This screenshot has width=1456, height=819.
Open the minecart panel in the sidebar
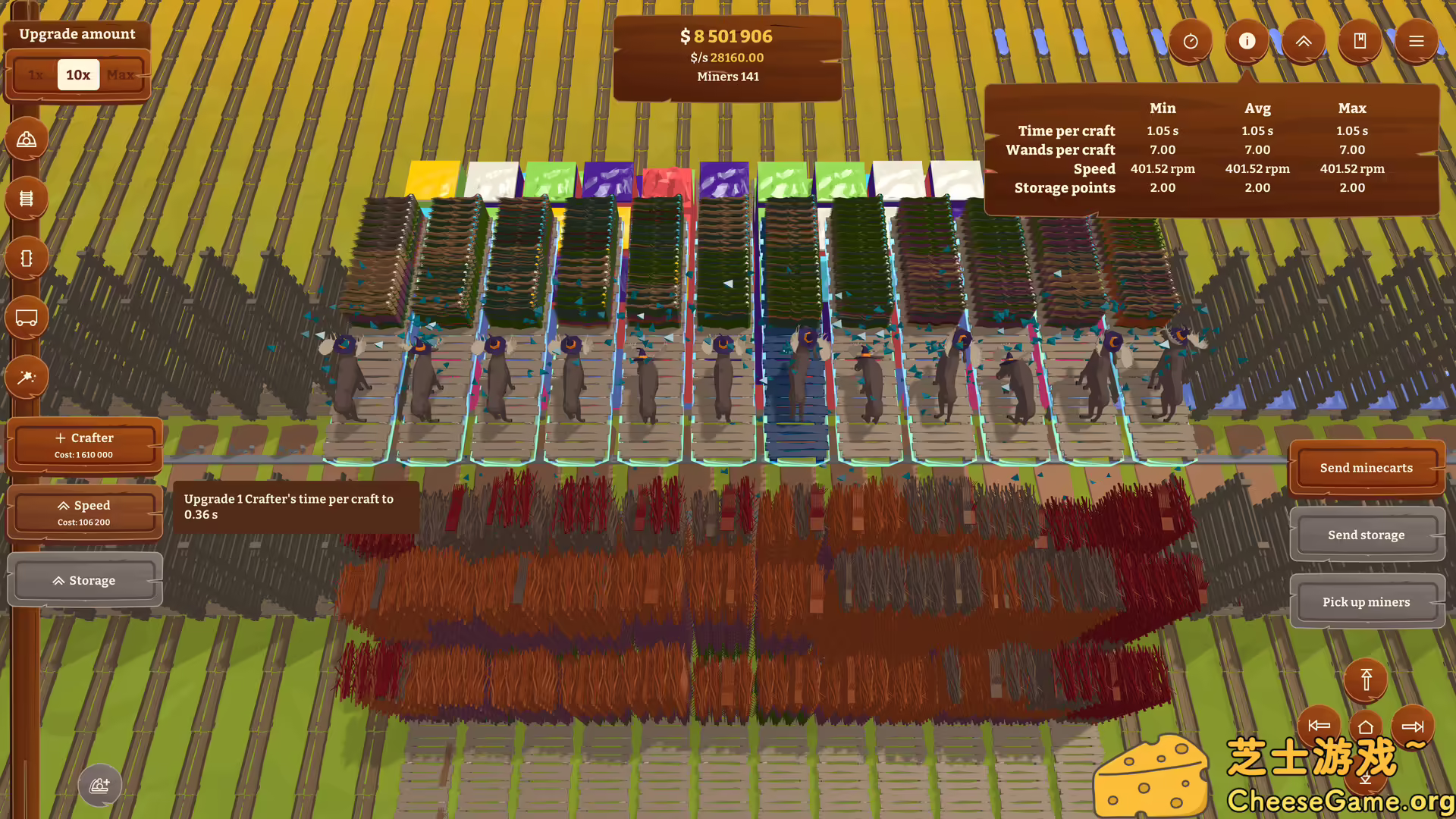[27, 317]
